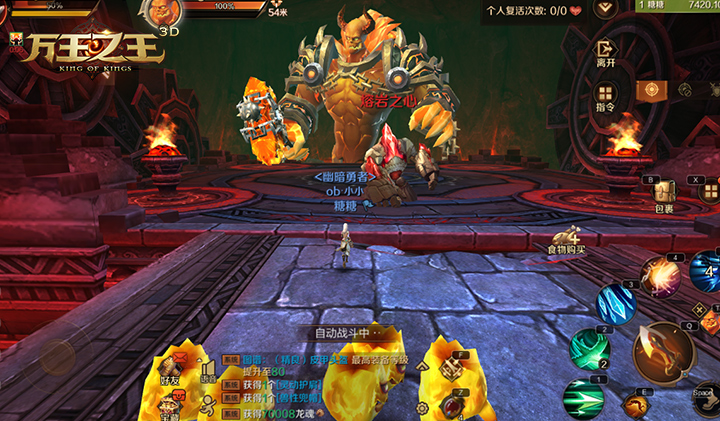
Task: Trigger the blue ice shards skill
Action: tap(616, 304)
